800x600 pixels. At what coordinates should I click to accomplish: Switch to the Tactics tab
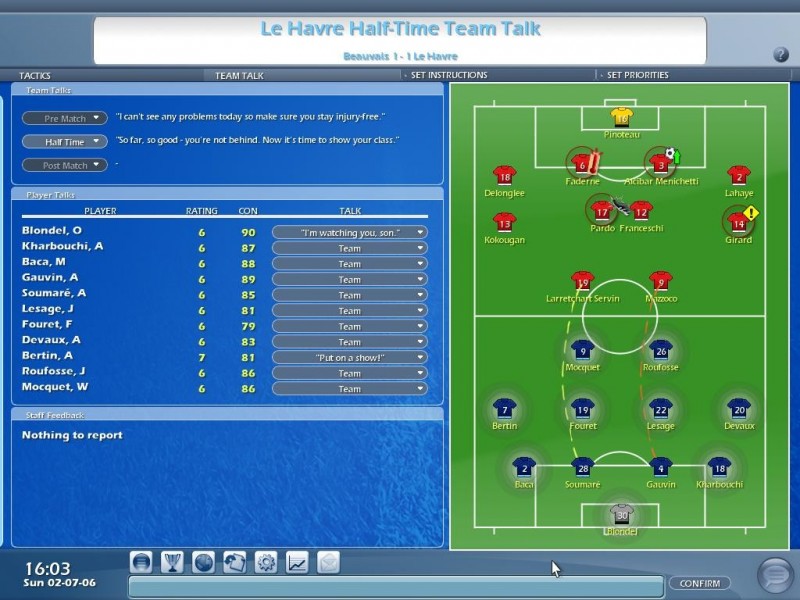click(35, 75)
